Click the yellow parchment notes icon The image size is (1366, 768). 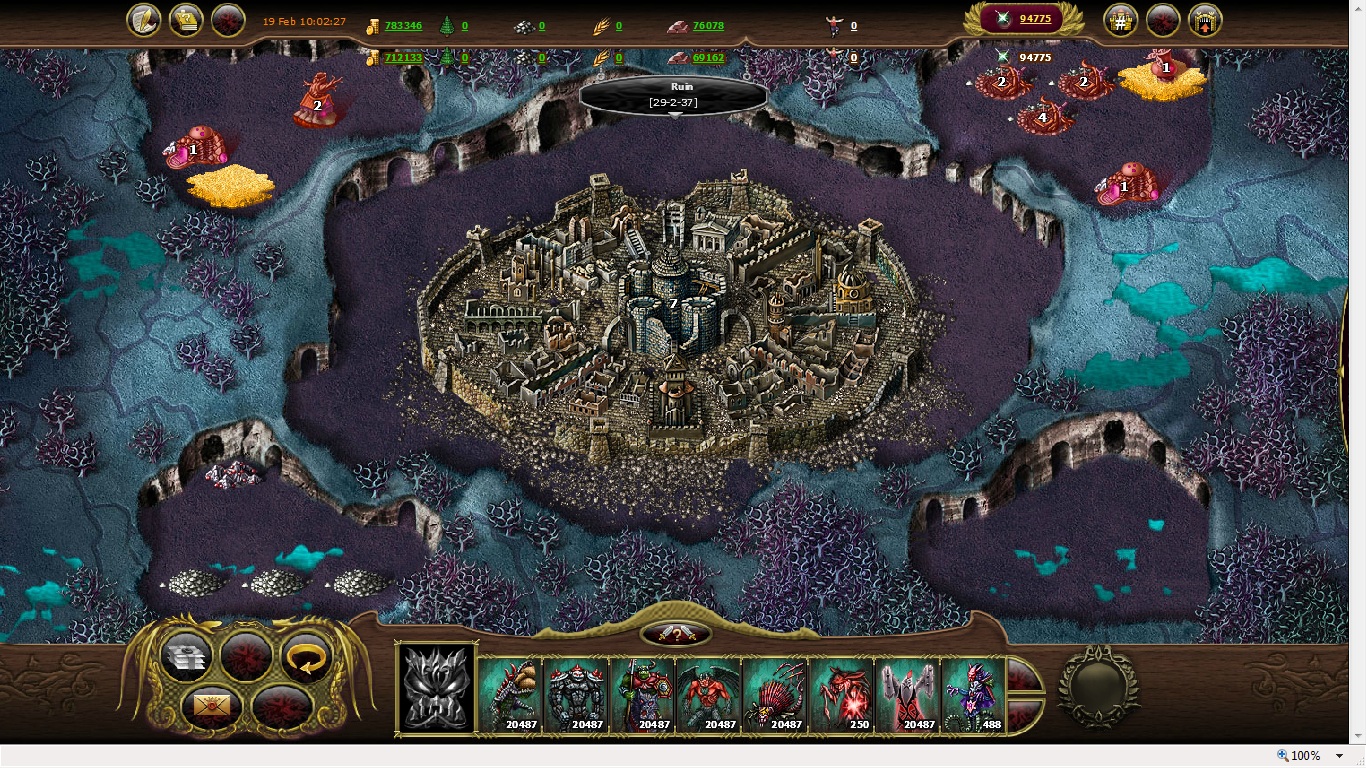click(186, 20)
